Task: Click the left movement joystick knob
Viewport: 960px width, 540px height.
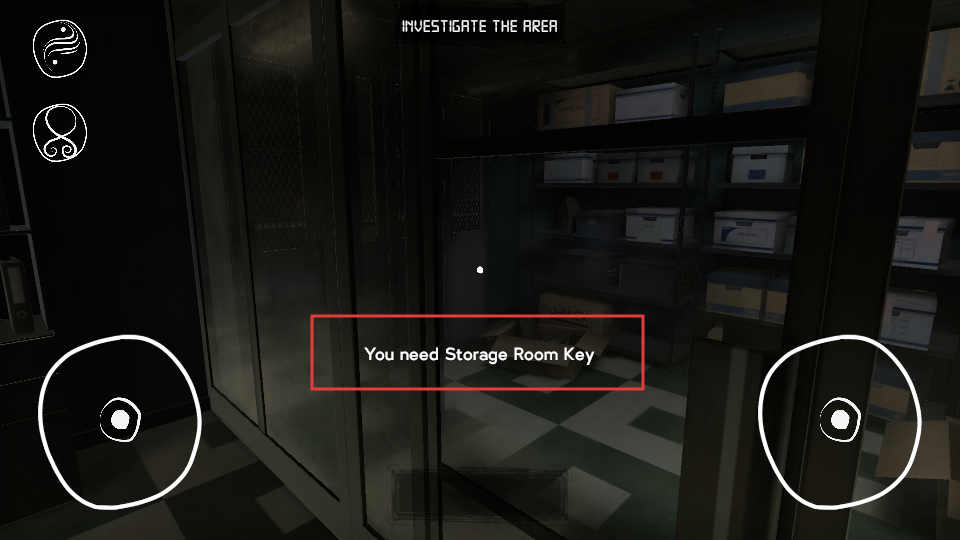Action: click(x=120, y=420)
